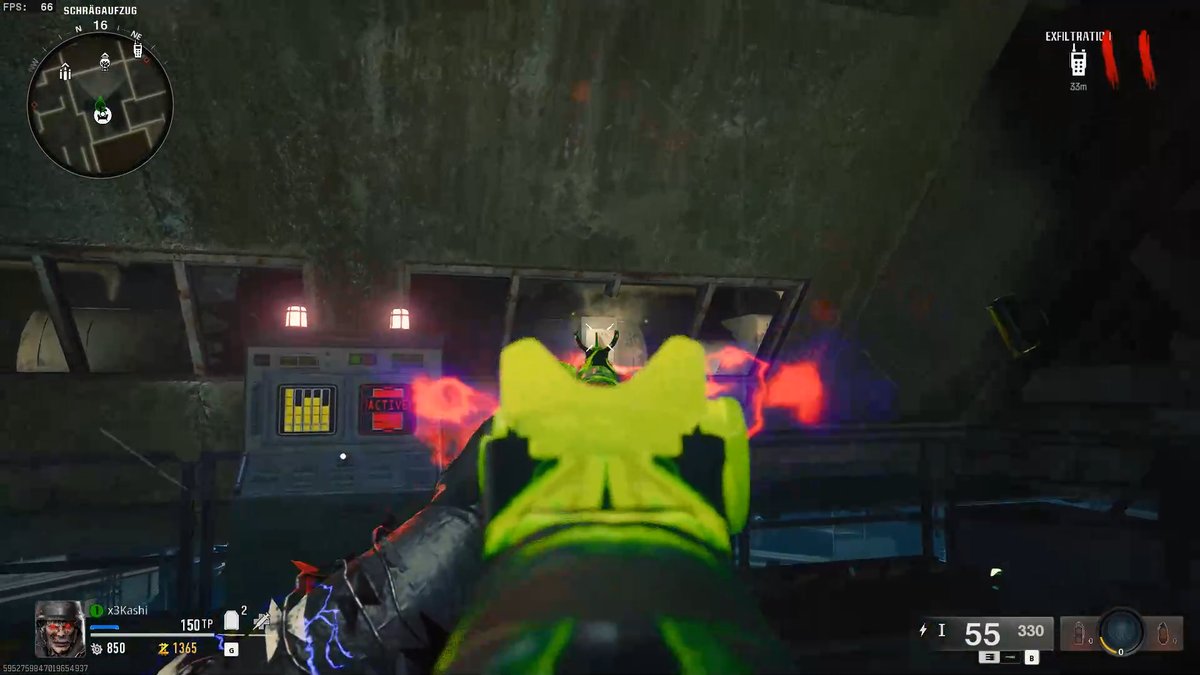Click the armor plate icon

coord(231,621)
